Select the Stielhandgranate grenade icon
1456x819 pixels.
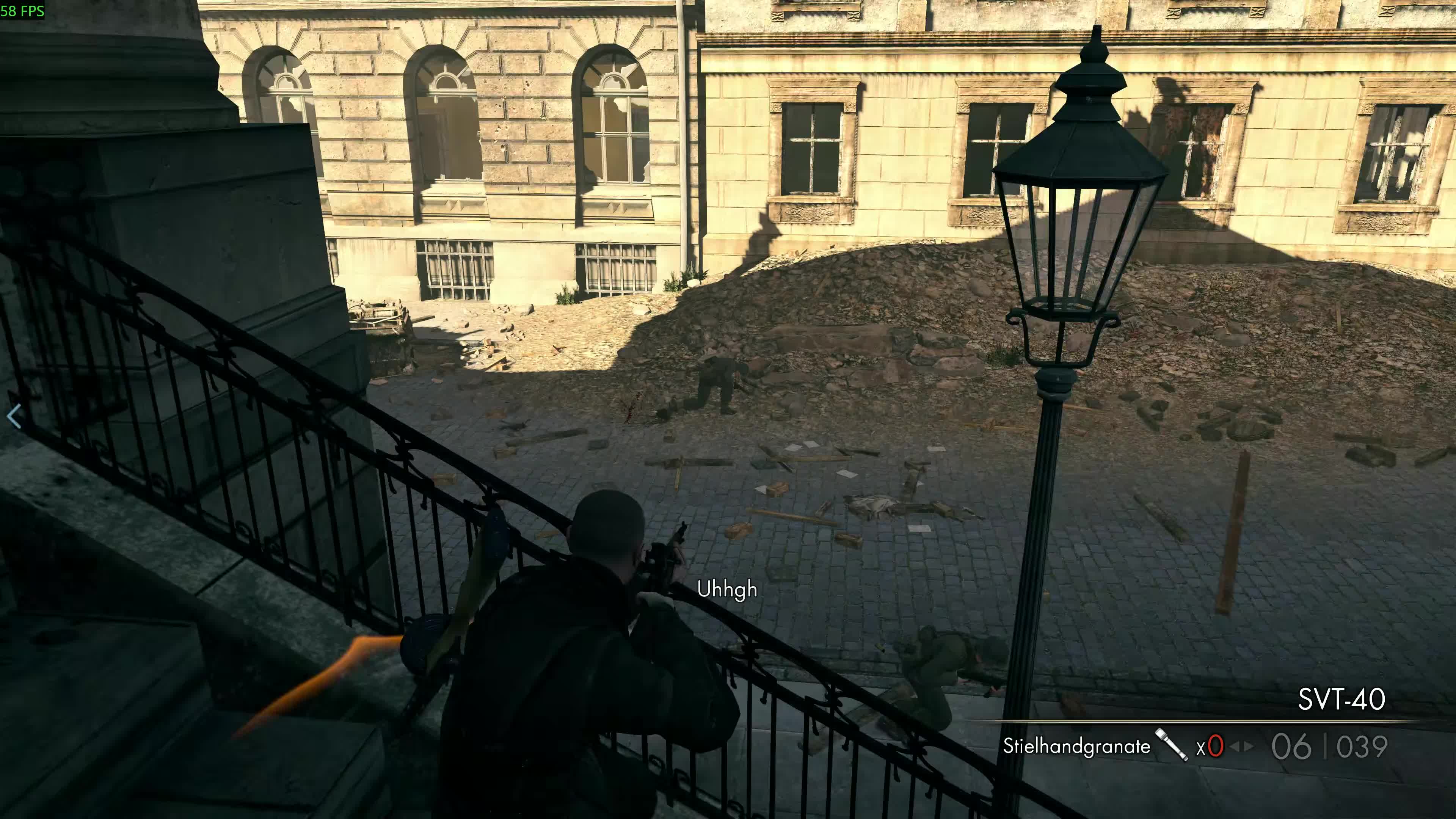1171,745
